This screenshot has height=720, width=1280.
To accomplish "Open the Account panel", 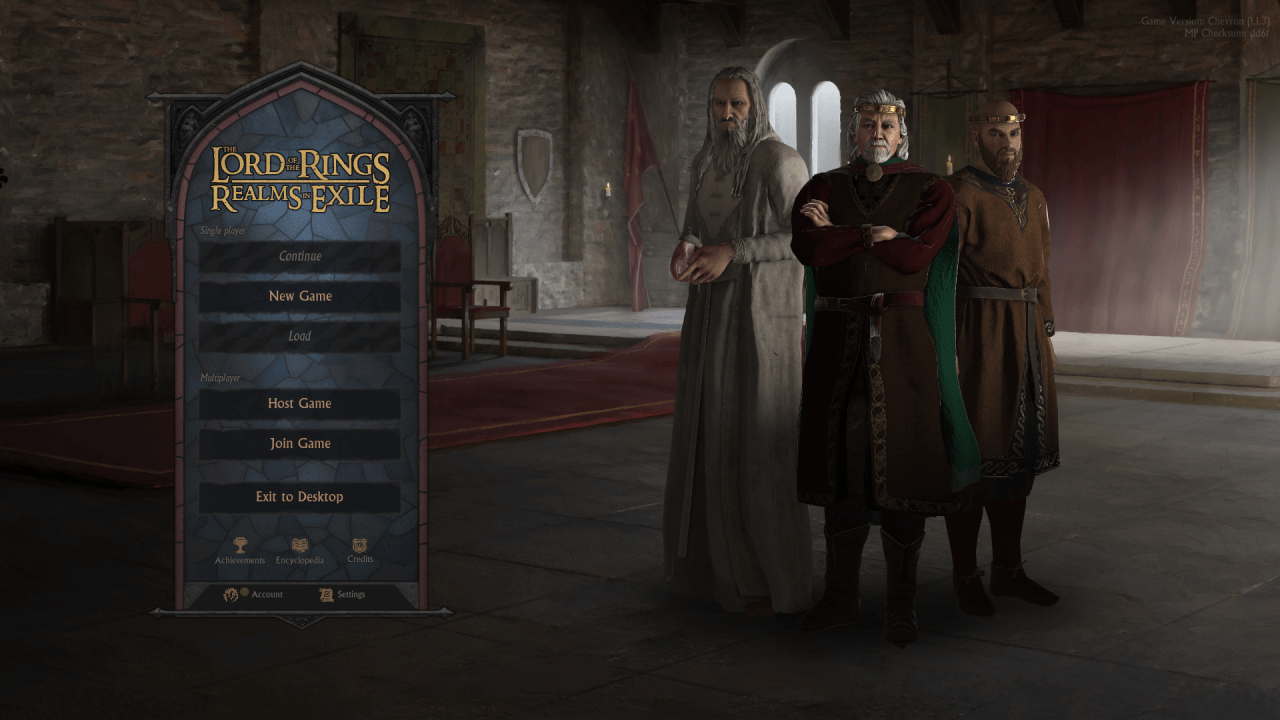I will pos(254,594).
